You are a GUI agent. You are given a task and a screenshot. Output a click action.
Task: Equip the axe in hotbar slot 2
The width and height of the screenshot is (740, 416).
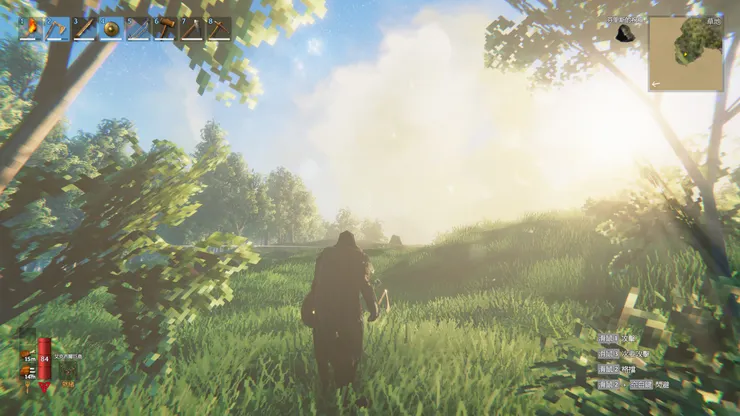coord(57,28)
